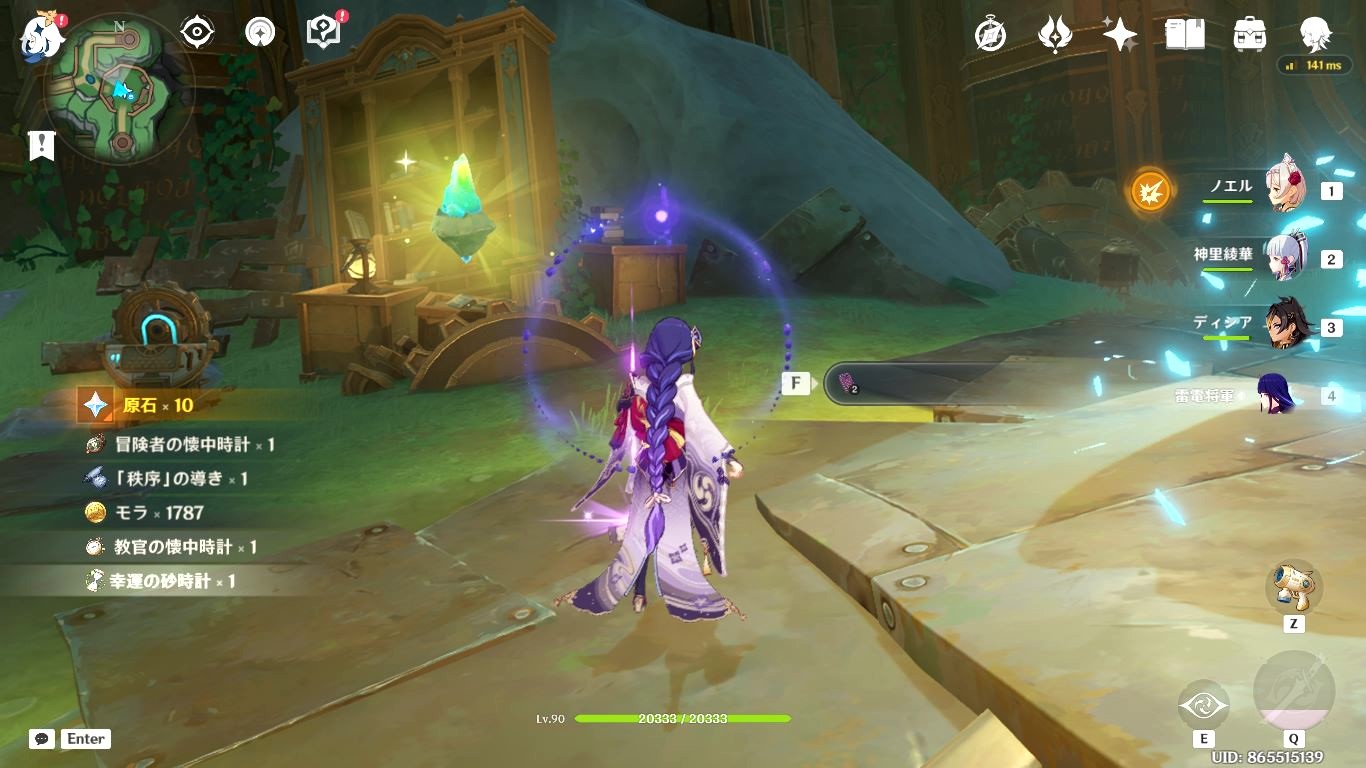This screenshot has width=1366, height=768.
Task: Open the circular minimap
Action: click(x=118, y=89)
